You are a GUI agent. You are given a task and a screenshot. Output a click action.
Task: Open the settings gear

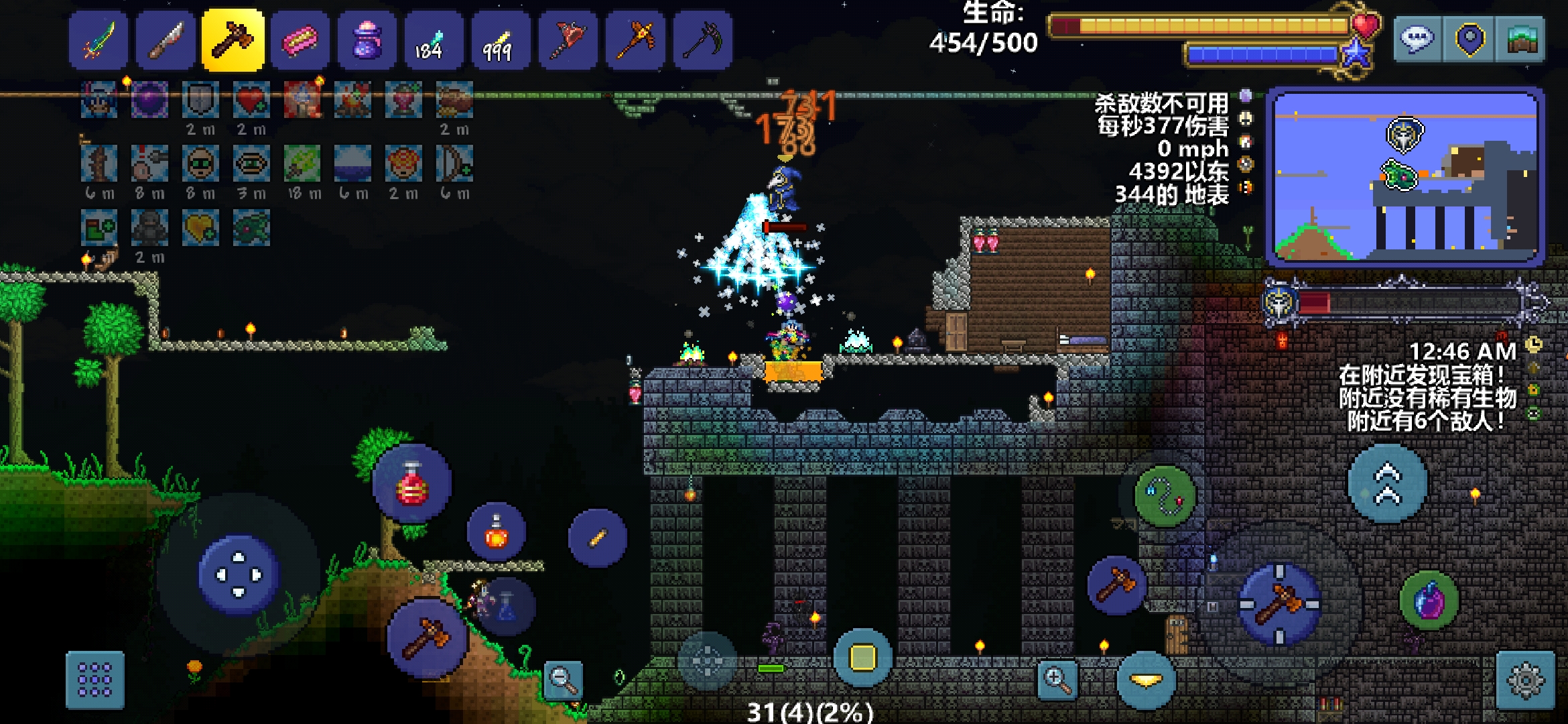[x=1525, y=680]
